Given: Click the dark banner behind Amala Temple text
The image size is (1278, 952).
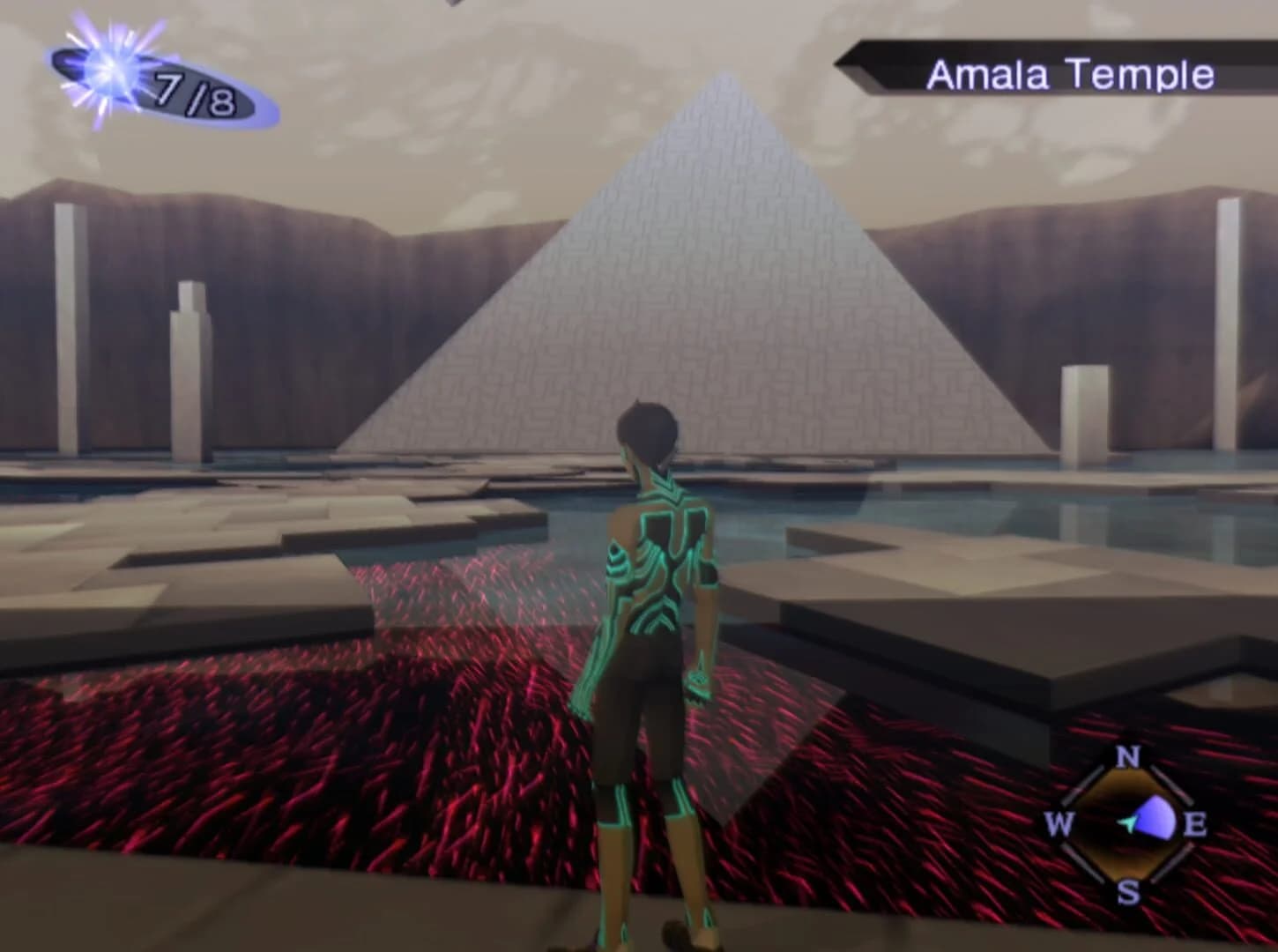Looking at the screenshot, I should (x=890, y=62).
